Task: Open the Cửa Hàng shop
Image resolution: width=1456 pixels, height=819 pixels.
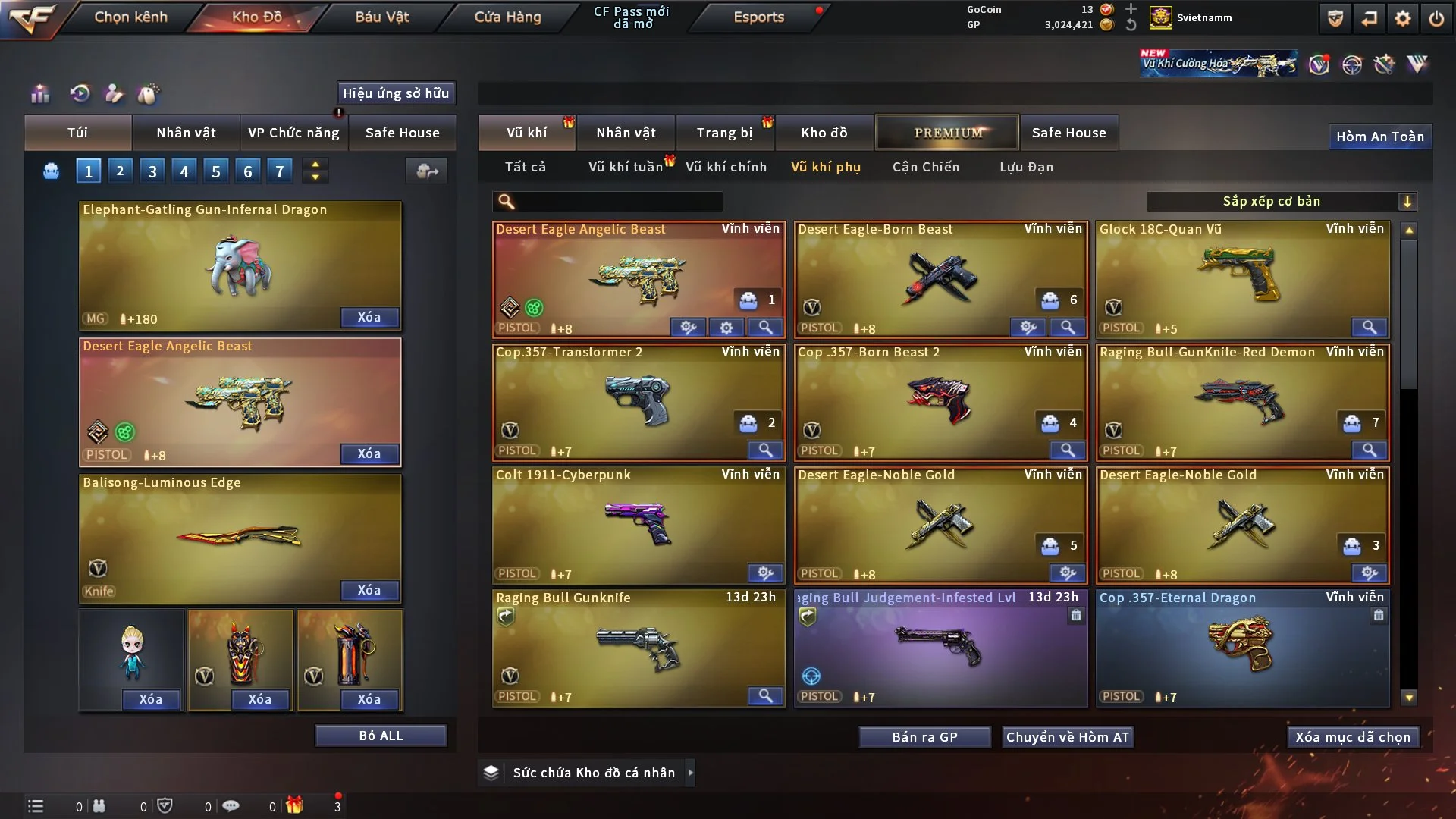Action: [x=507, y=17]
